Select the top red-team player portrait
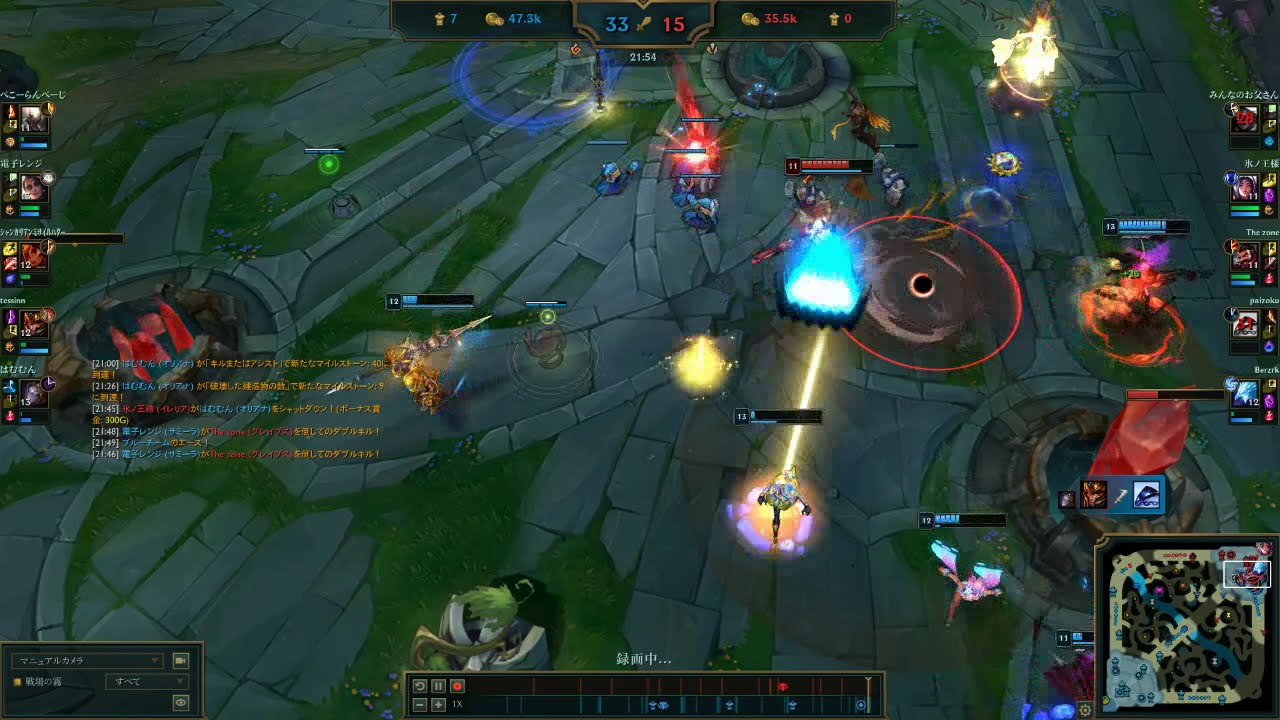Viewport: 1280px width, 720px height. (x=1245, y=120)
